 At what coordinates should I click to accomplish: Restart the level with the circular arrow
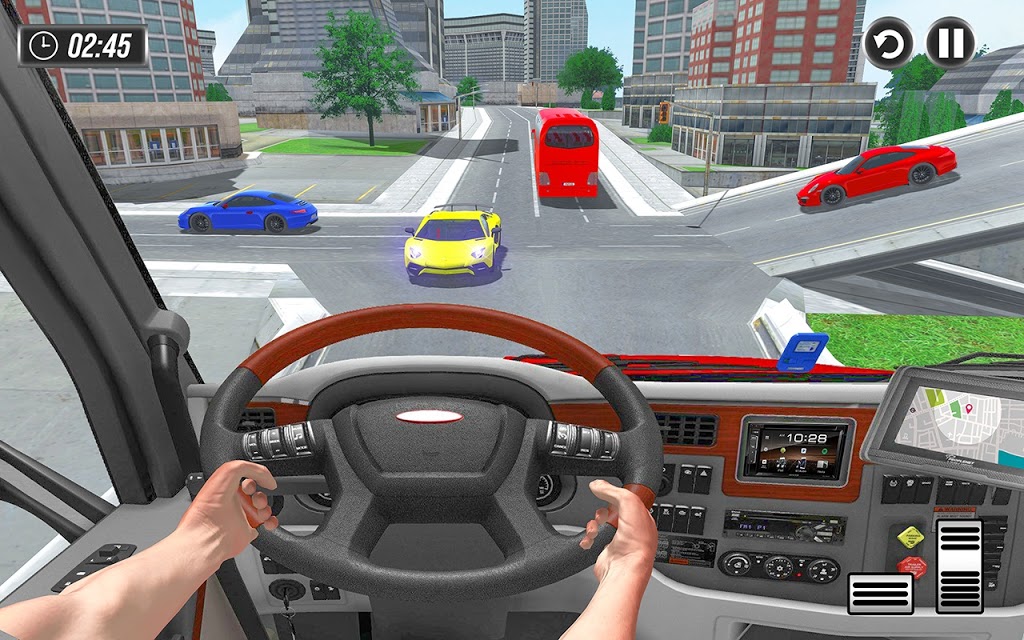point(888,43)
